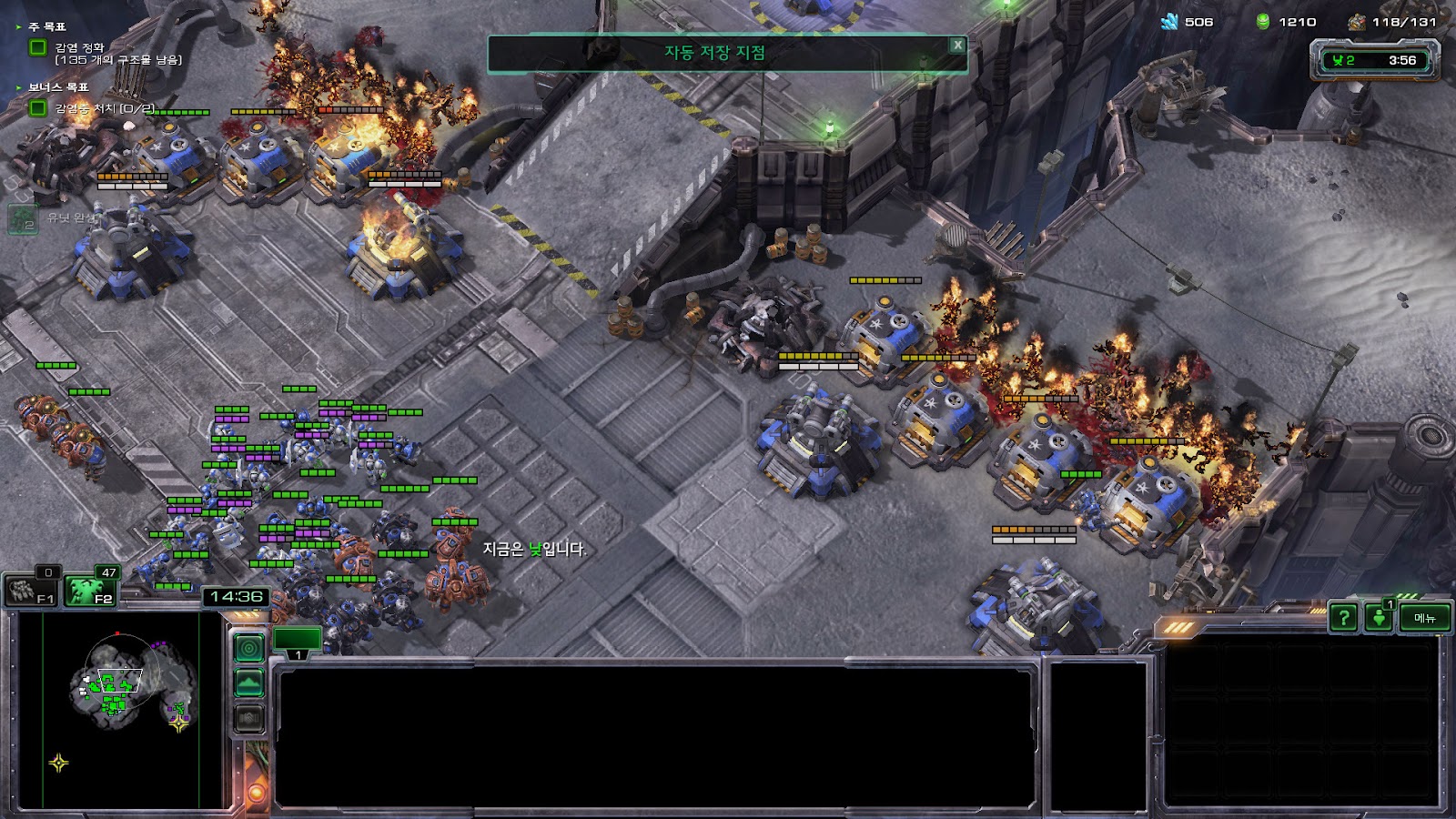Open the green player figure social button
The width and height of the screenshot is (1456, 819).
tap(1380, 618)
